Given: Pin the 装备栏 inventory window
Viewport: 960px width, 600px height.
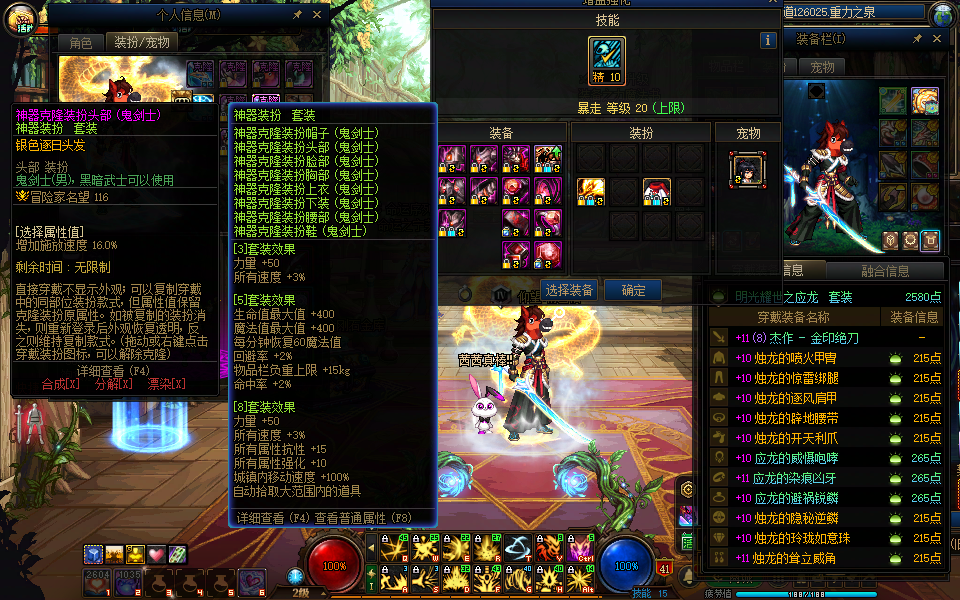Looking at the screenshot, I should (917, 38).
